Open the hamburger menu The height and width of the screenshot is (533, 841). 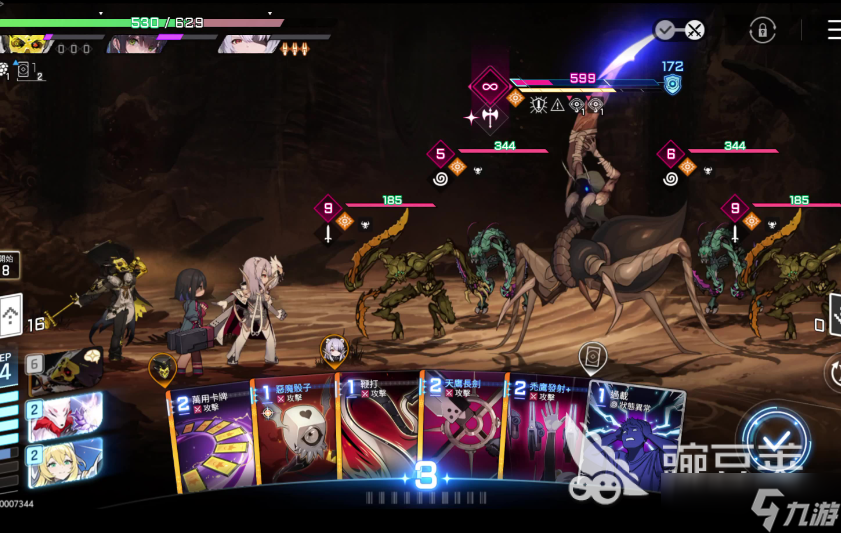click(833, 30)
